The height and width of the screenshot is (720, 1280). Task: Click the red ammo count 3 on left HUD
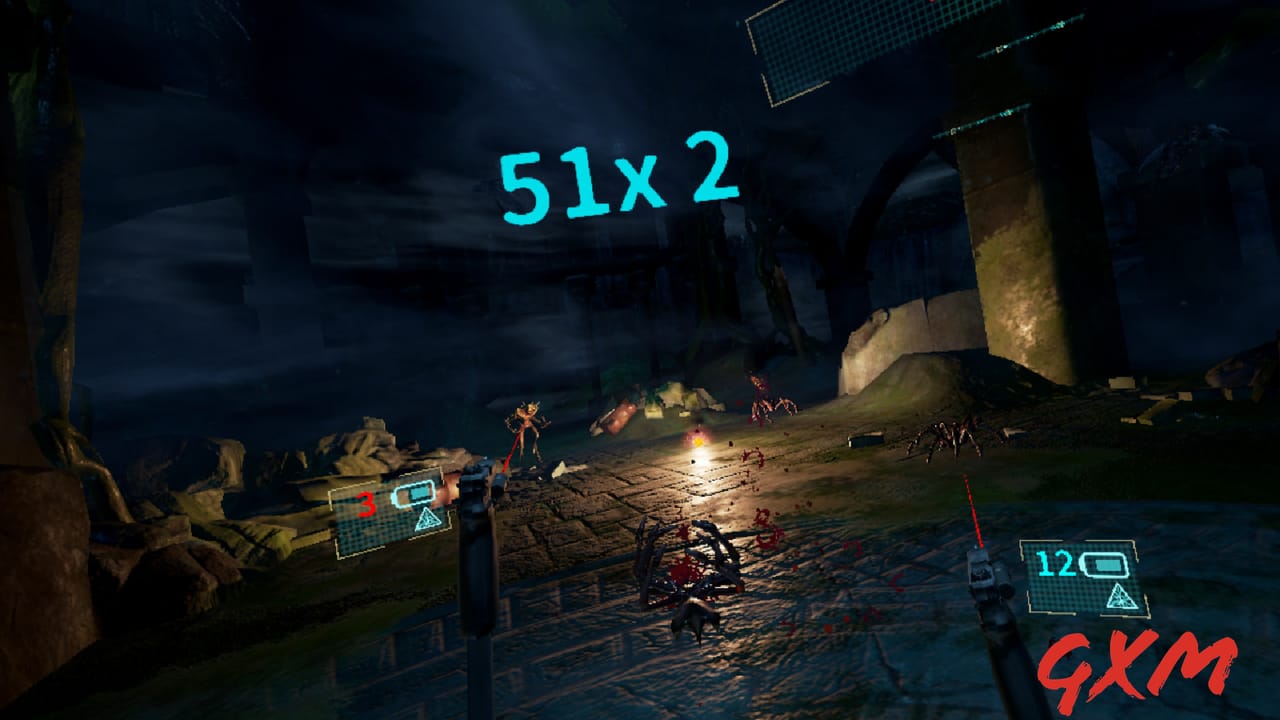[x=366, y=502]
